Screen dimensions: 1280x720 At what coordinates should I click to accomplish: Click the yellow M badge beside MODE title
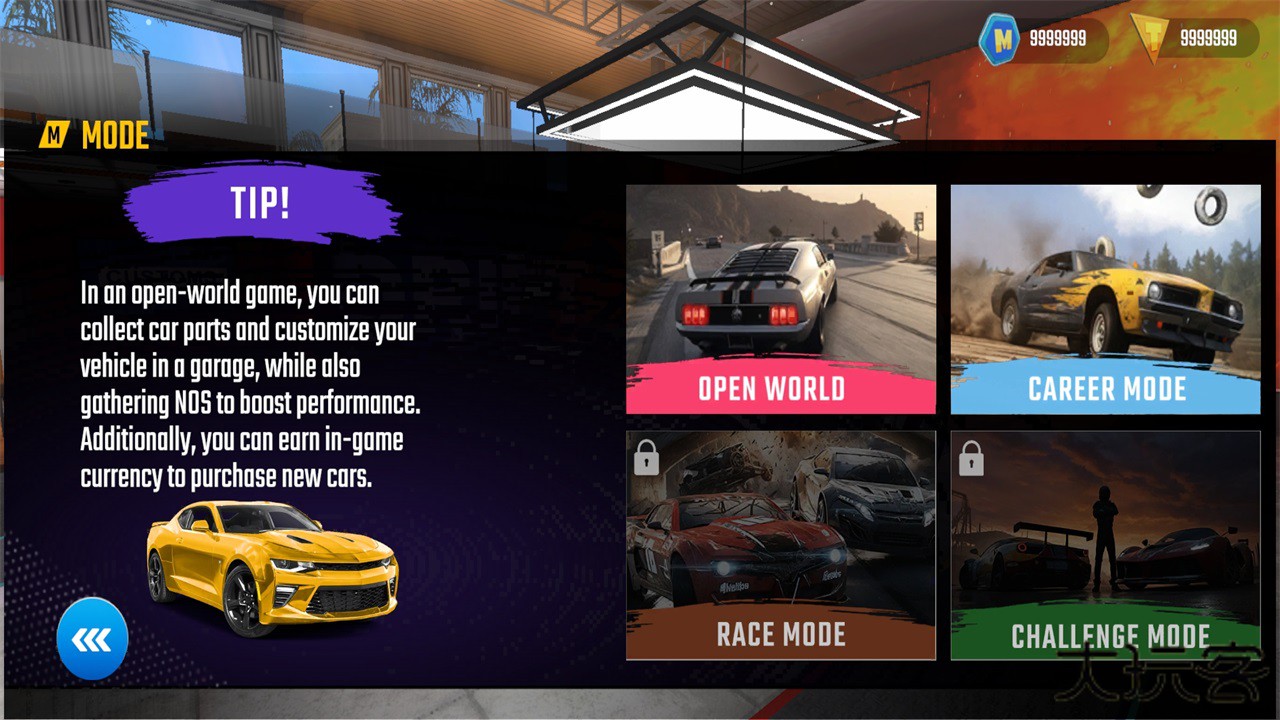click(55, 133)
